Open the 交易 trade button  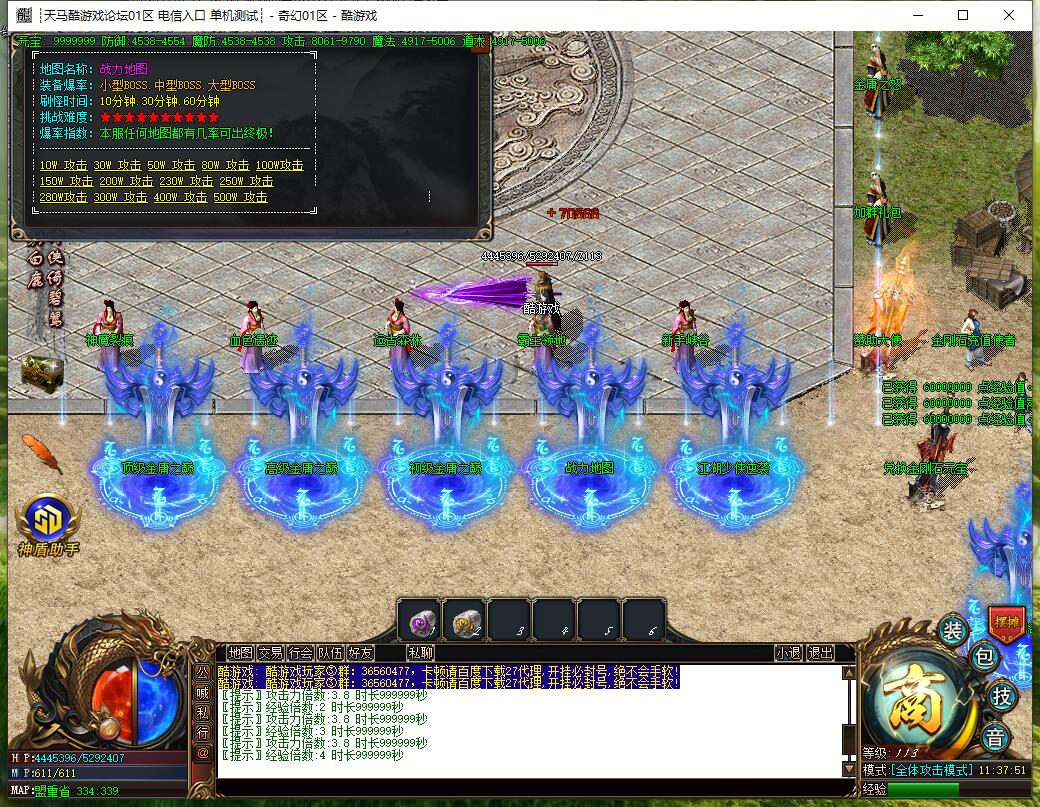pyautogui.click(x=270, y=653)
